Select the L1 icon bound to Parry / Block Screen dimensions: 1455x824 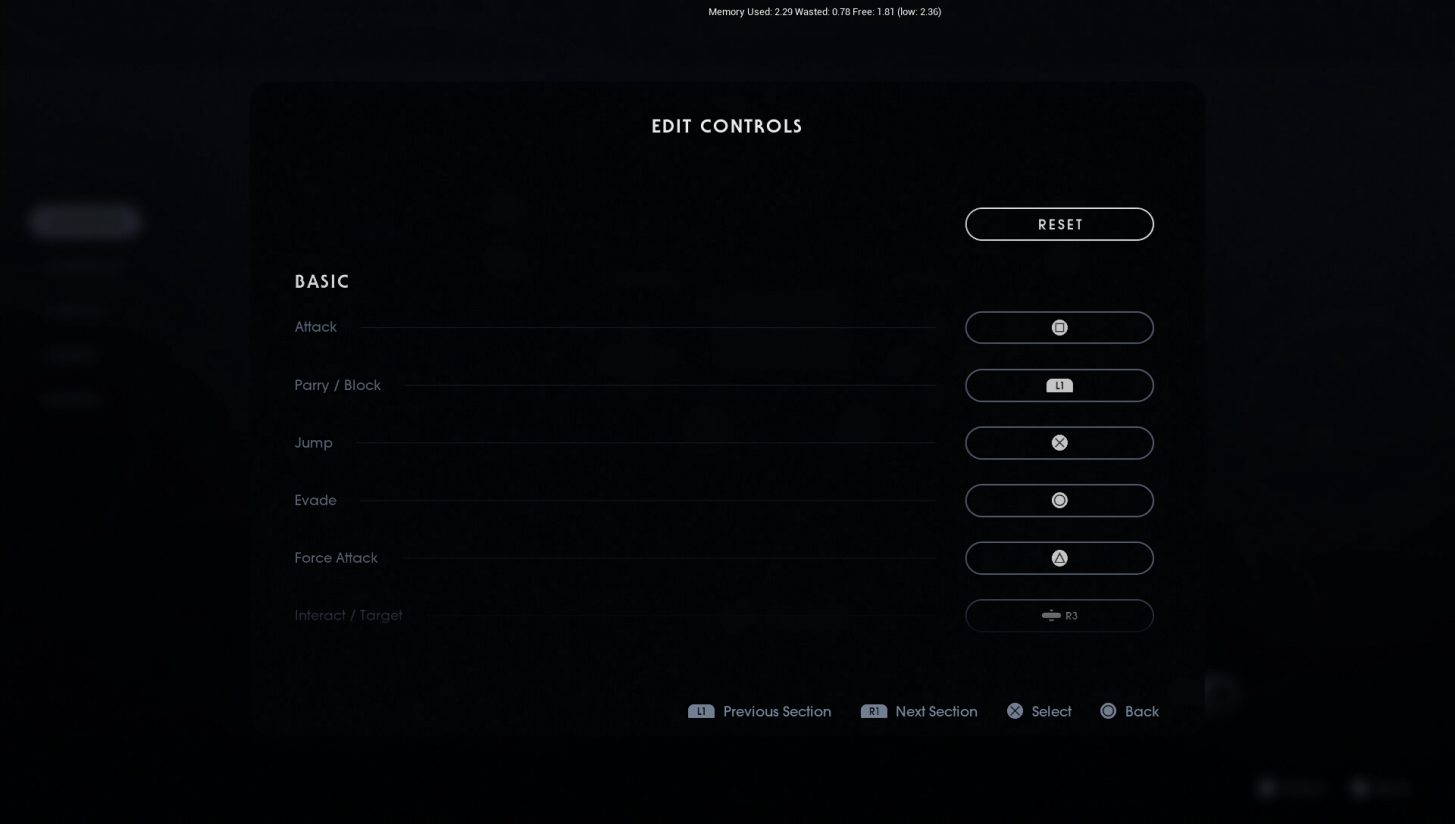[x=1058, y=385]
